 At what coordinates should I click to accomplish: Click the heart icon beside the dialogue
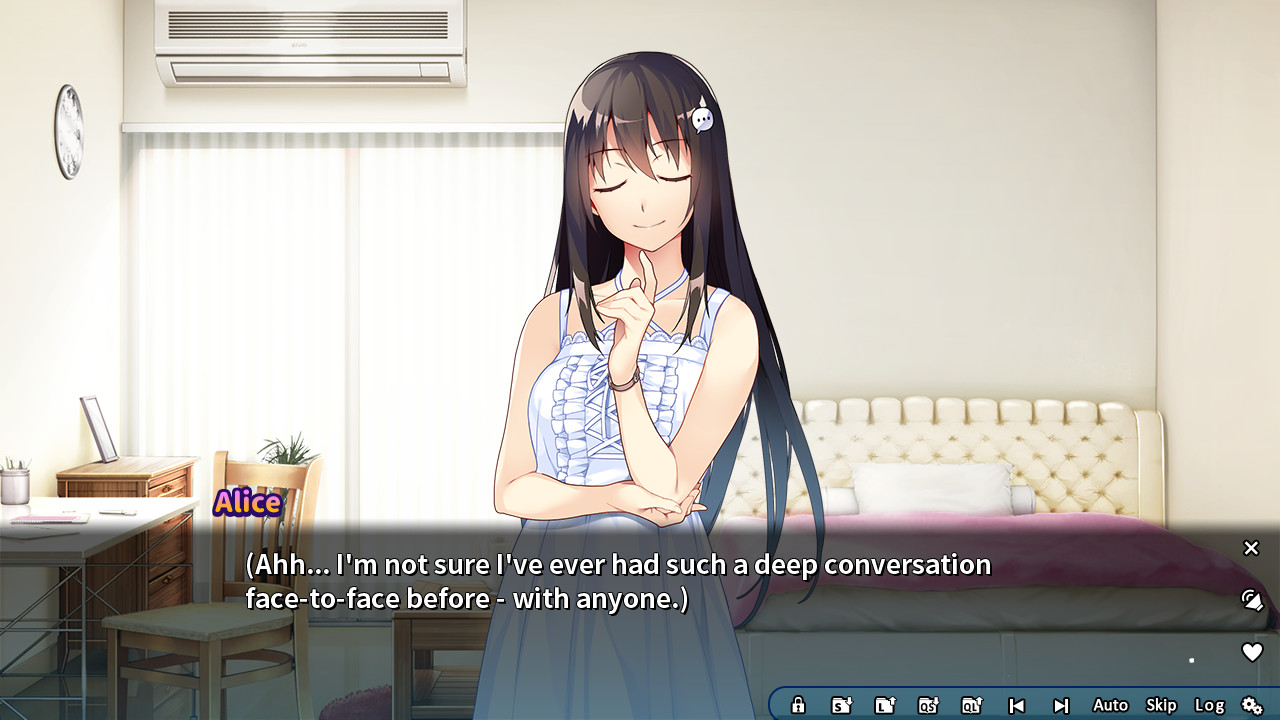(x=1251, y=652)
